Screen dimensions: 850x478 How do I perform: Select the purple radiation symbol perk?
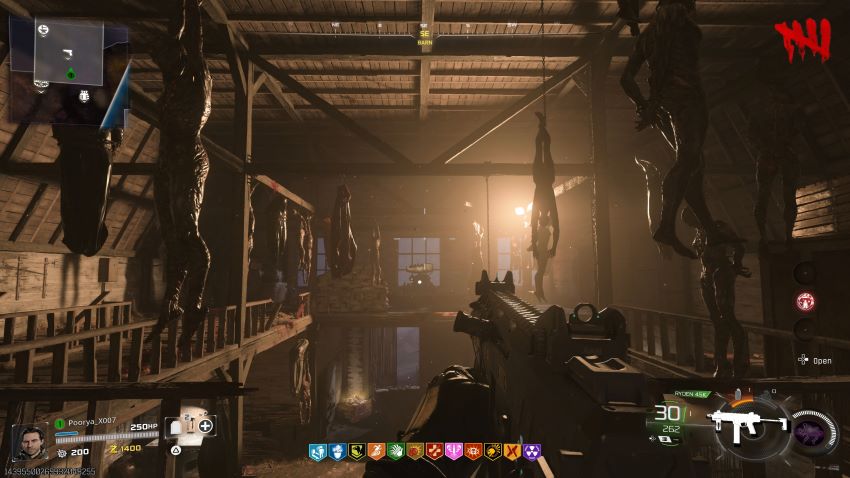point(532,452)
